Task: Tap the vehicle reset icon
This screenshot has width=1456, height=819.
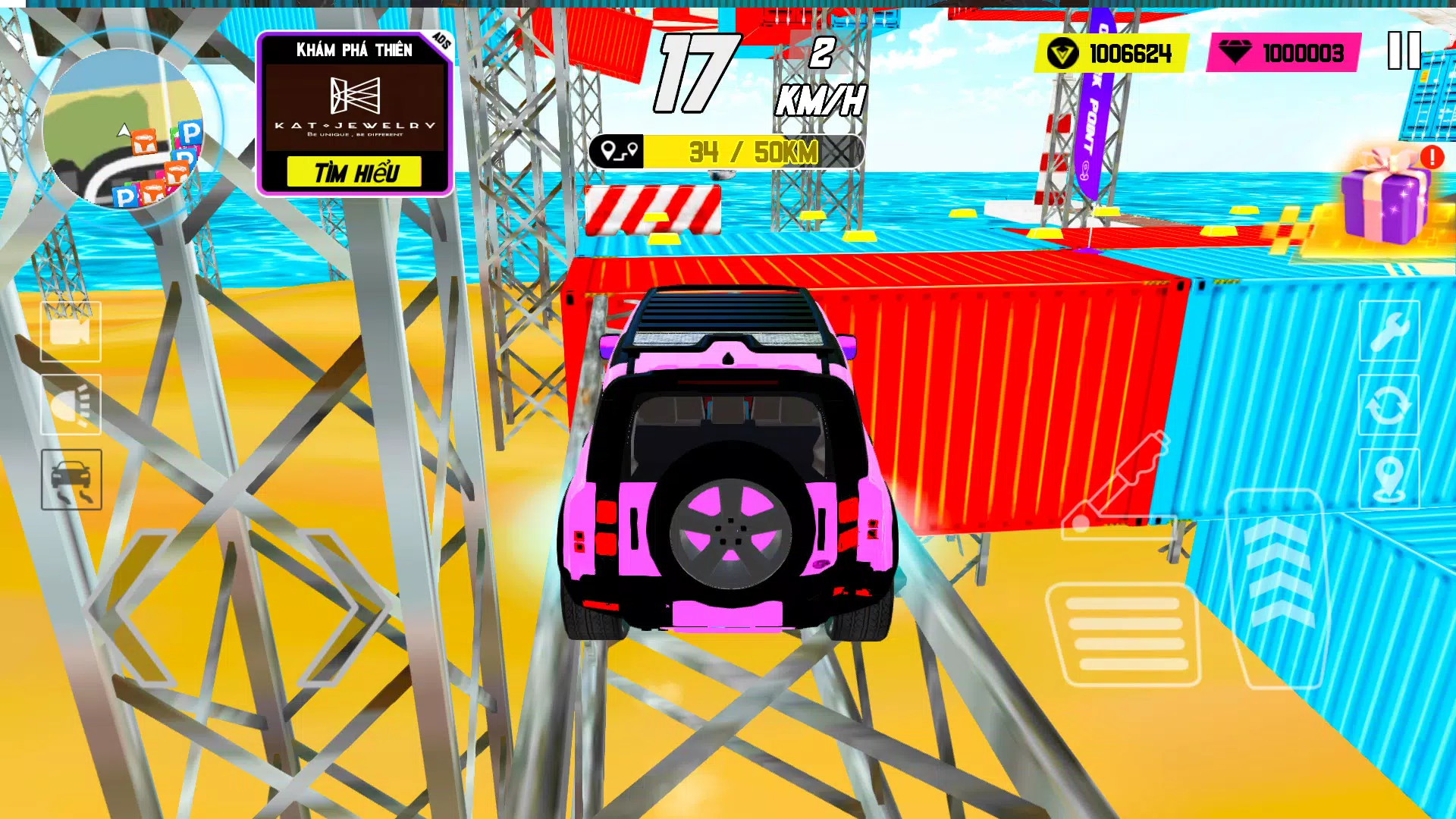Action: pos(1390,406)
